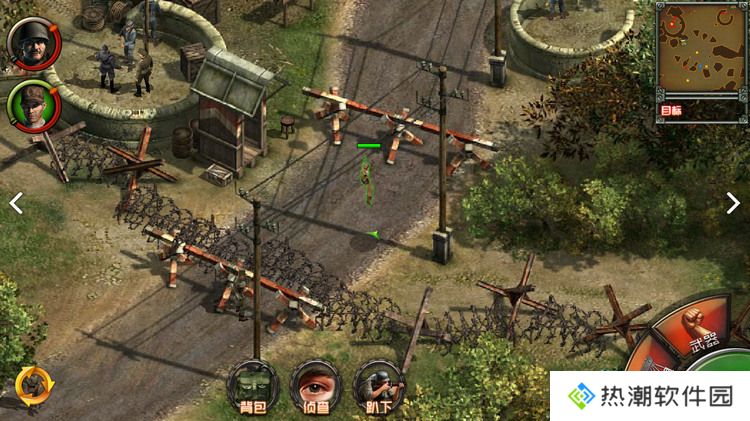Go to previous screenshot with left arrow
This screenshot has width=750, height=421.
pyautogui.click(x=16, y=202)
